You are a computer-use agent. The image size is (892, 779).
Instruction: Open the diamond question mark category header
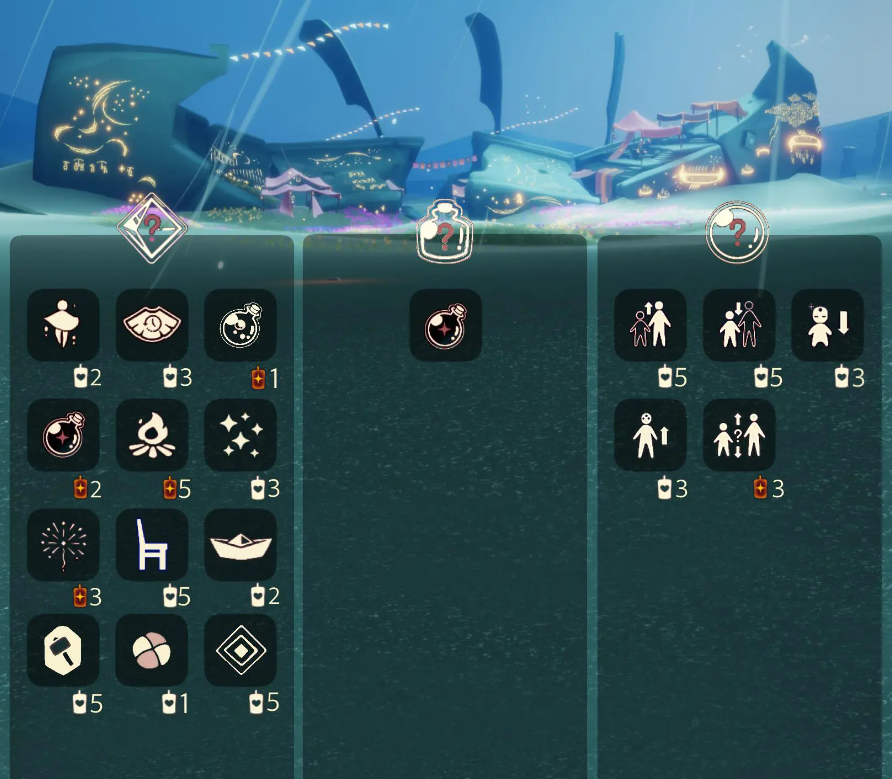pos(151,227)
